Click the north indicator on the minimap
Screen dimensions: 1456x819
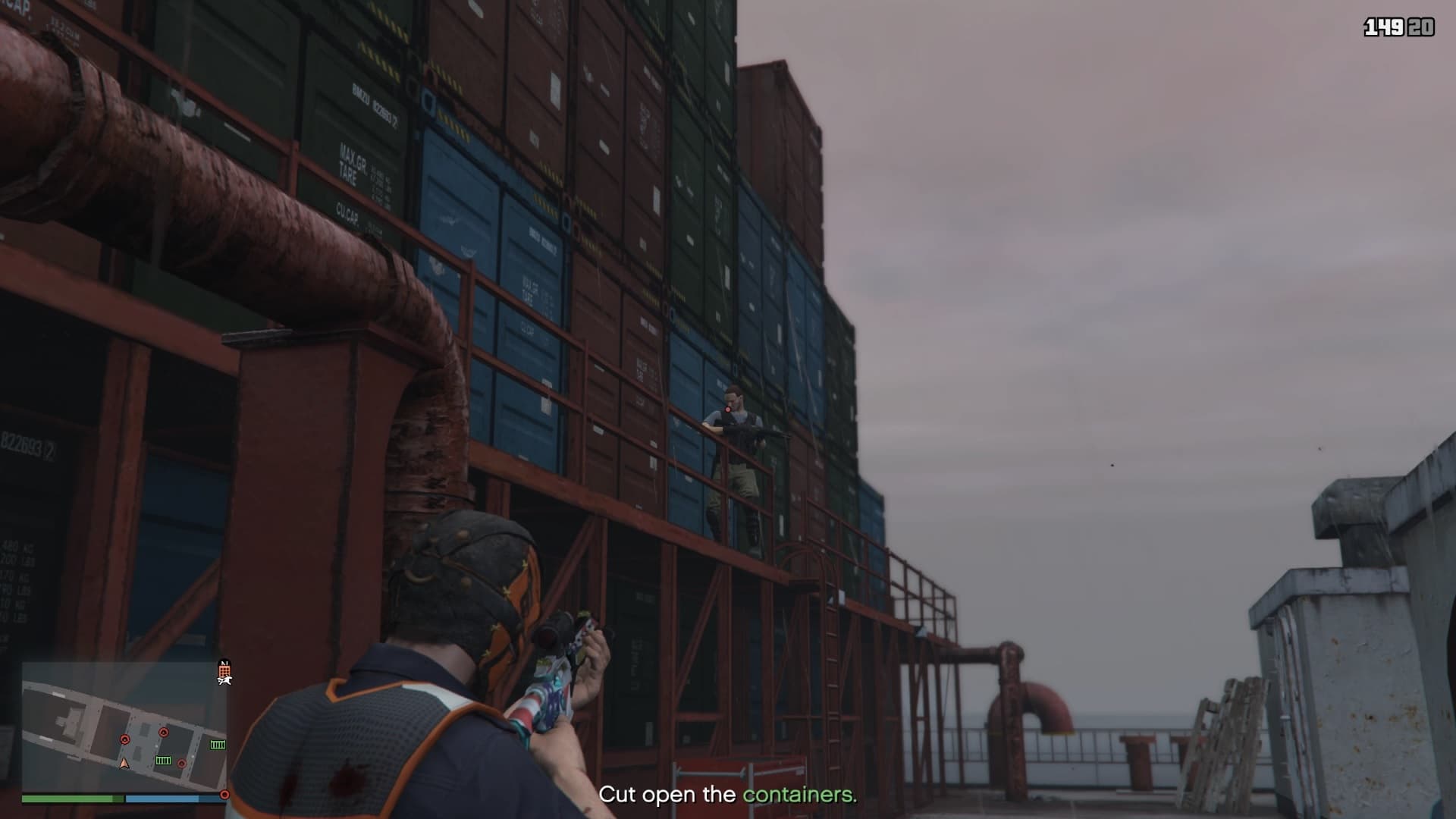tap(224, 661)
